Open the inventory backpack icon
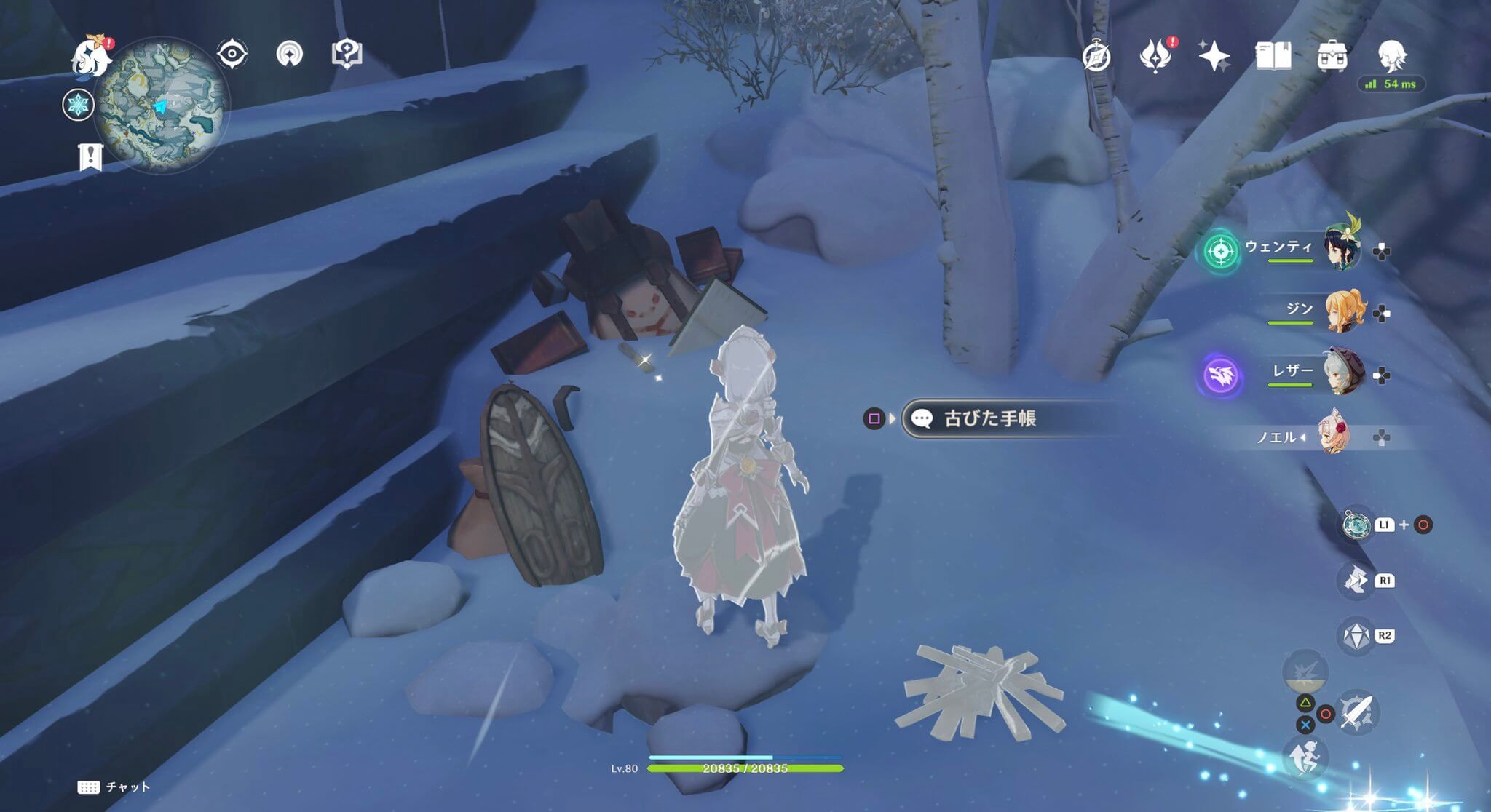The height and width of the screenshot is (812, 1491). [x=1332, y=55]
